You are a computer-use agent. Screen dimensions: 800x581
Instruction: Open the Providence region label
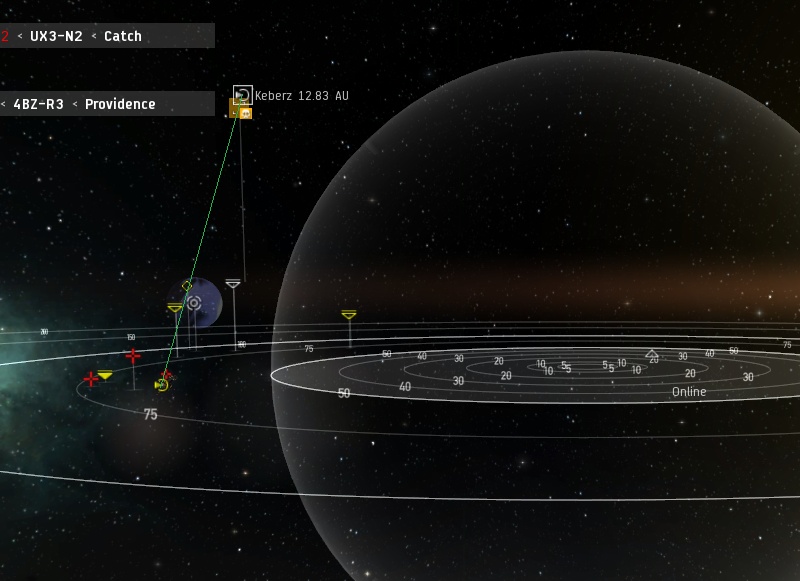tap(120, 104)
